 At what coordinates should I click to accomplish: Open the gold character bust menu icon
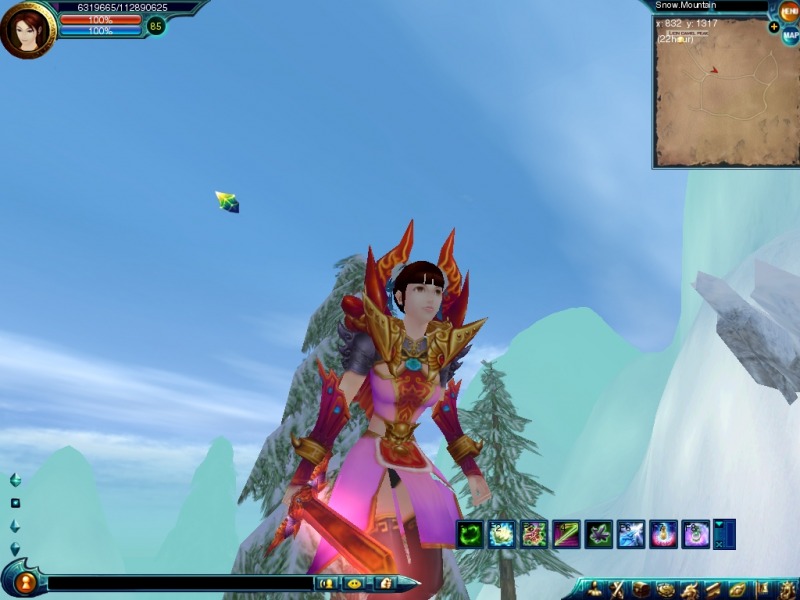pyautogui.click(x=594, y=589)
